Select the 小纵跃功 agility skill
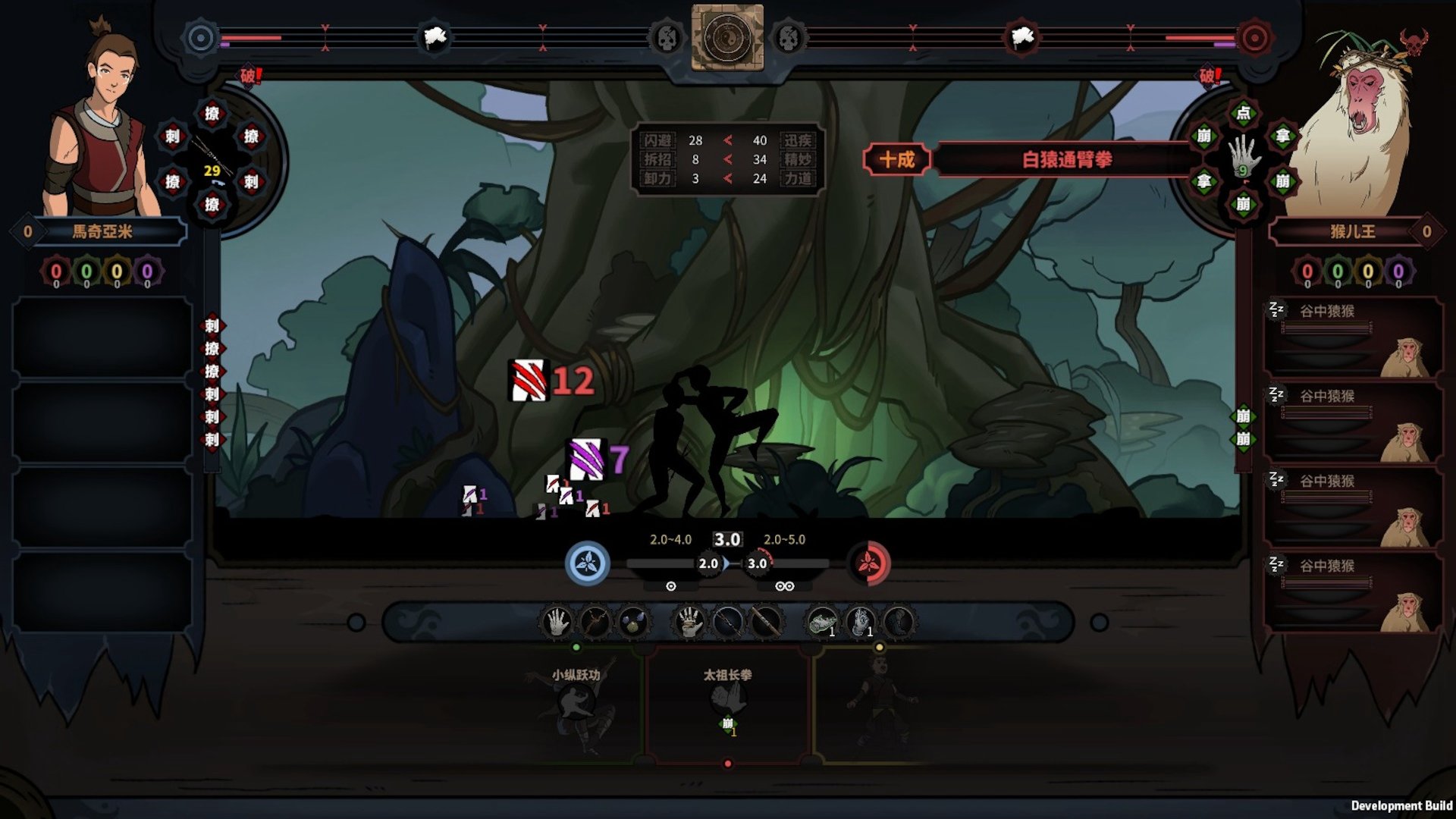 576,705
